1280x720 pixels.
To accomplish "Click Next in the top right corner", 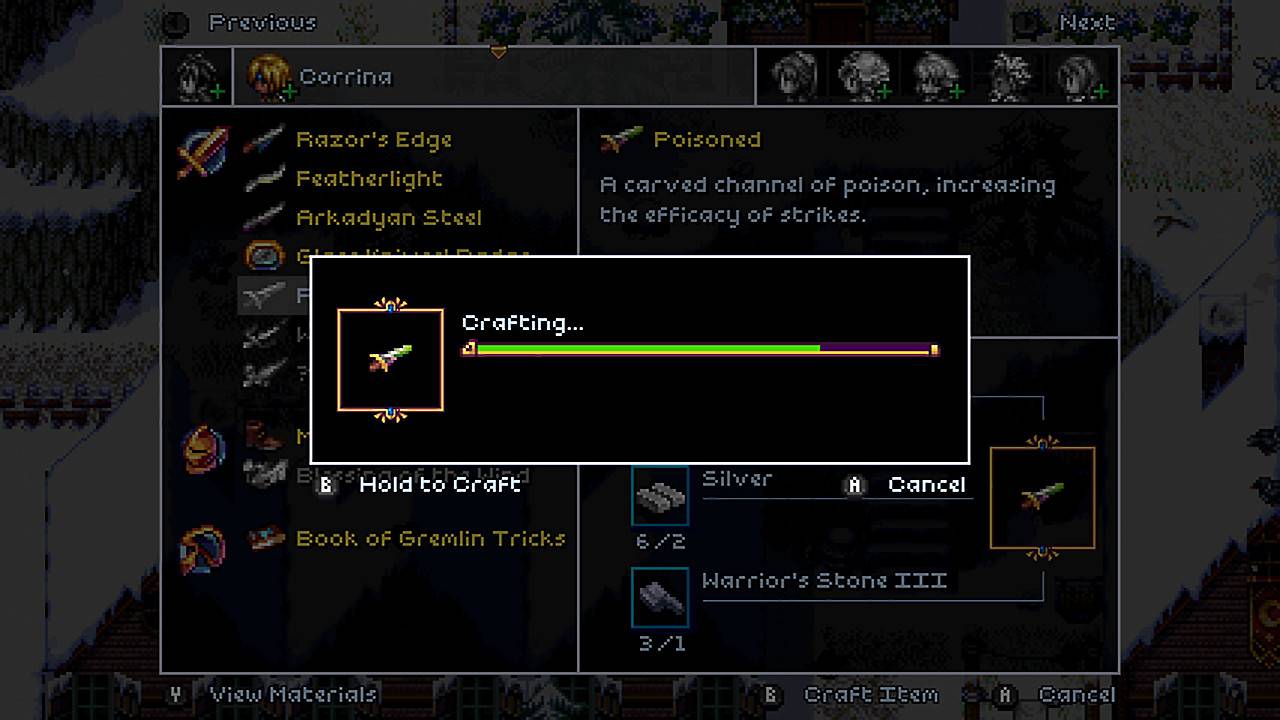I will pos(1087,22).
